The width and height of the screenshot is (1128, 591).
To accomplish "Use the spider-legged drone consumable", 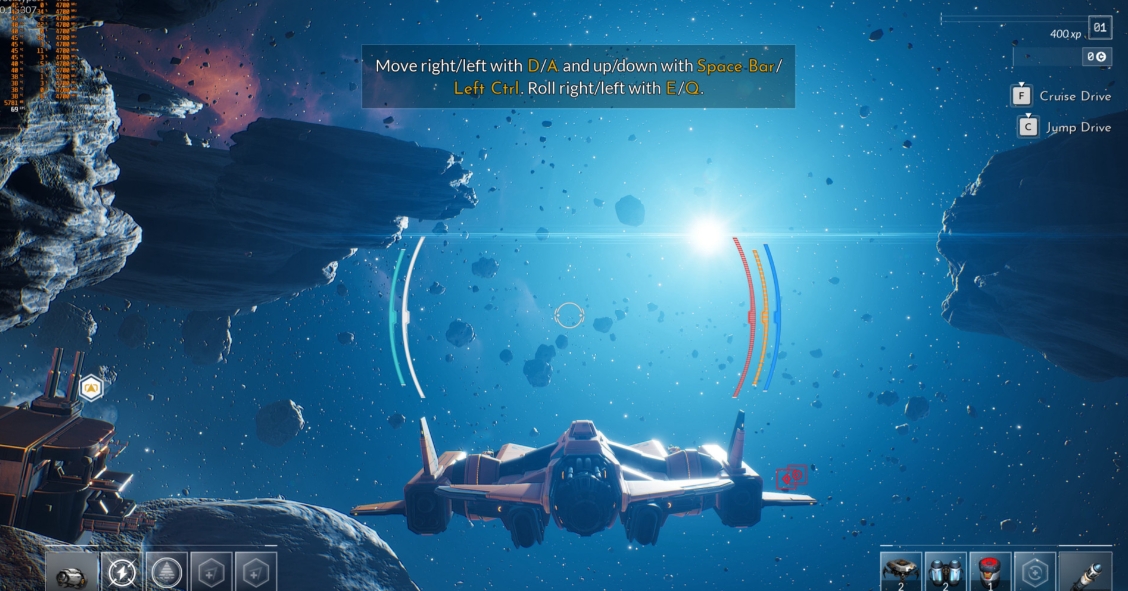I will [901, 572].
